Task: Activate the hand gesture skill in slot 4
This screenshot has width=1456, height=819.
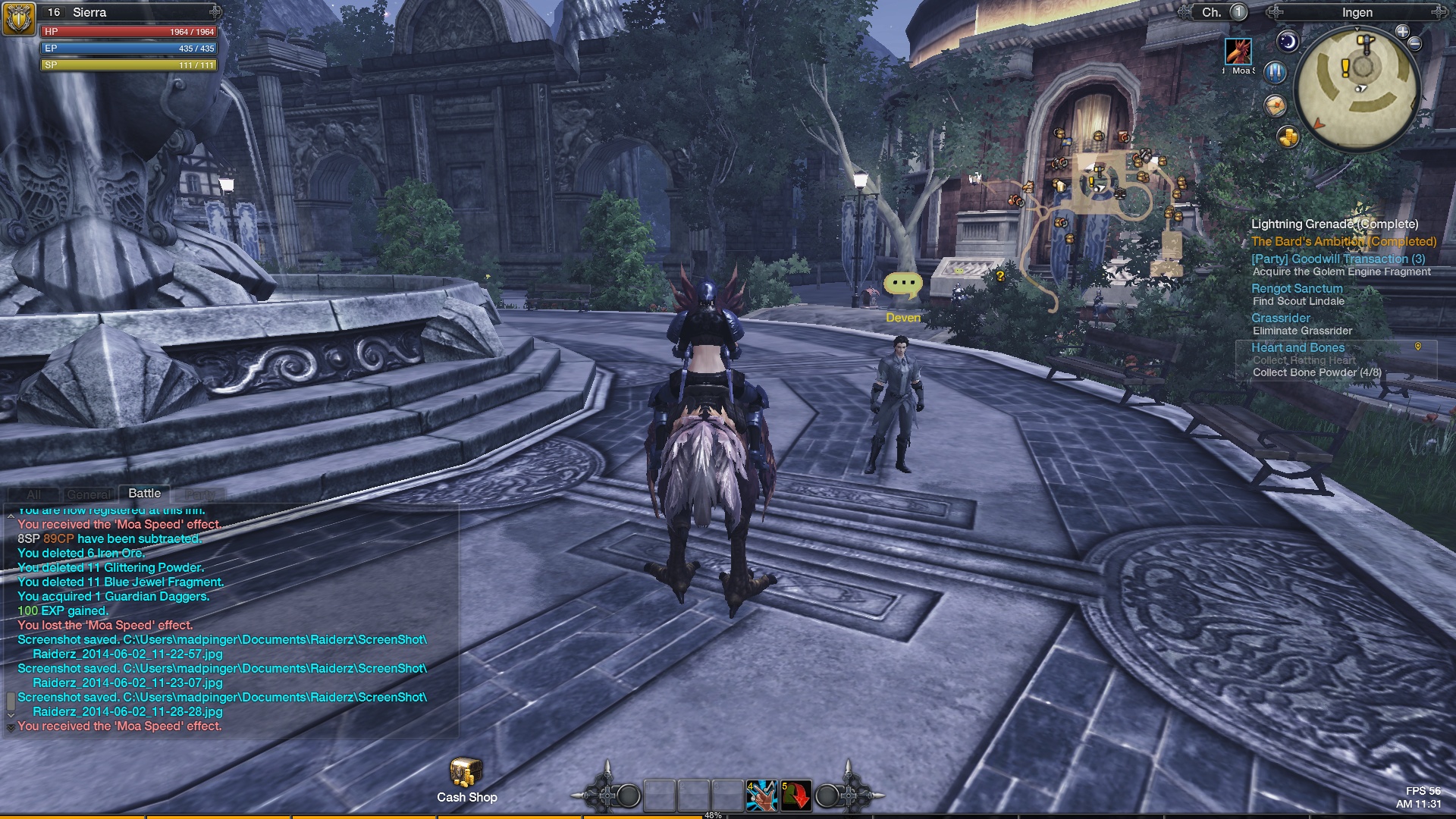Action: coord(761,795)
